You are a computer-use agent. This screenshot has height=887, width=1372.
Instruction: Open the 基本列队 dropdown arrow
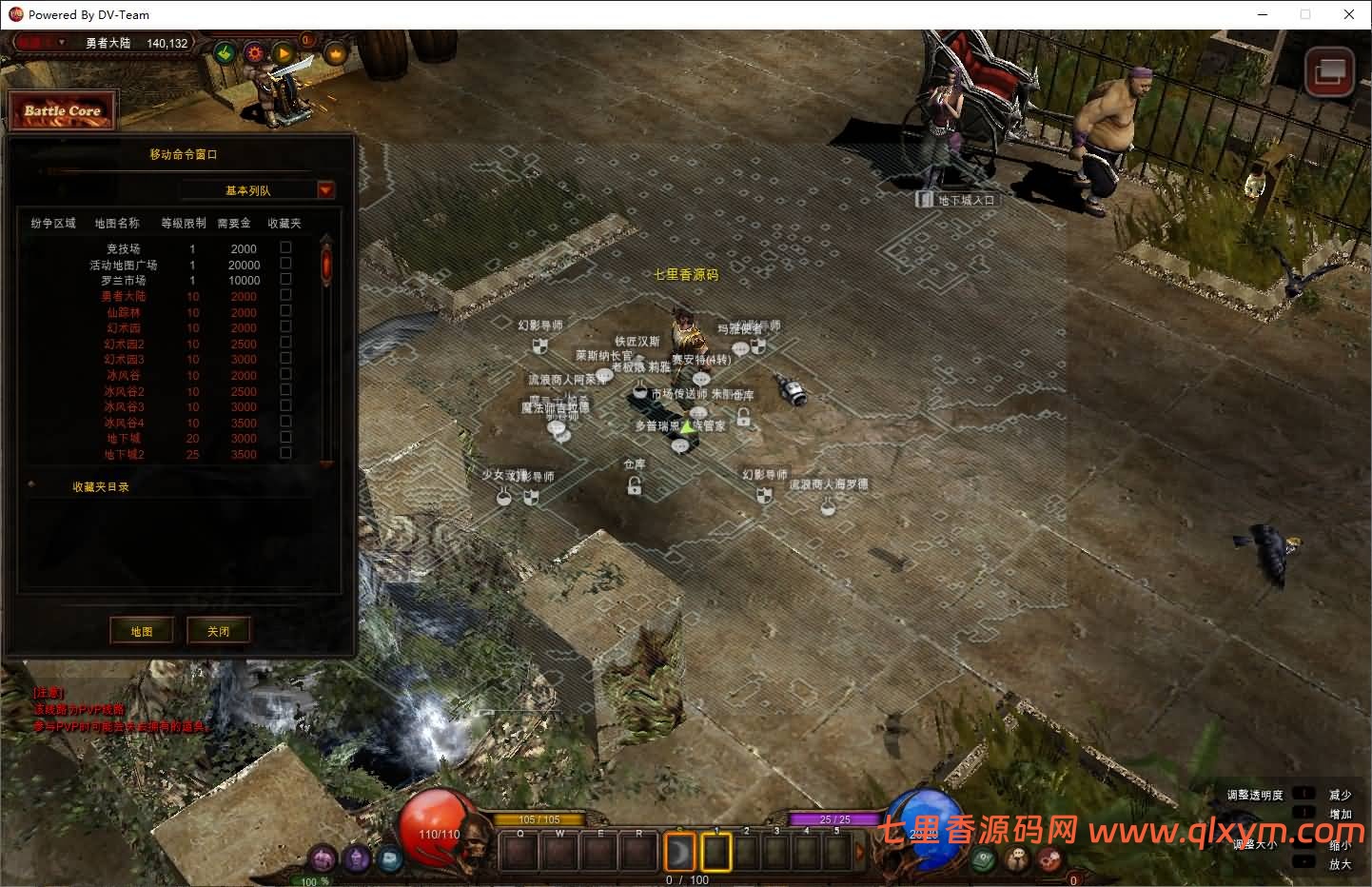pos(325,190)
